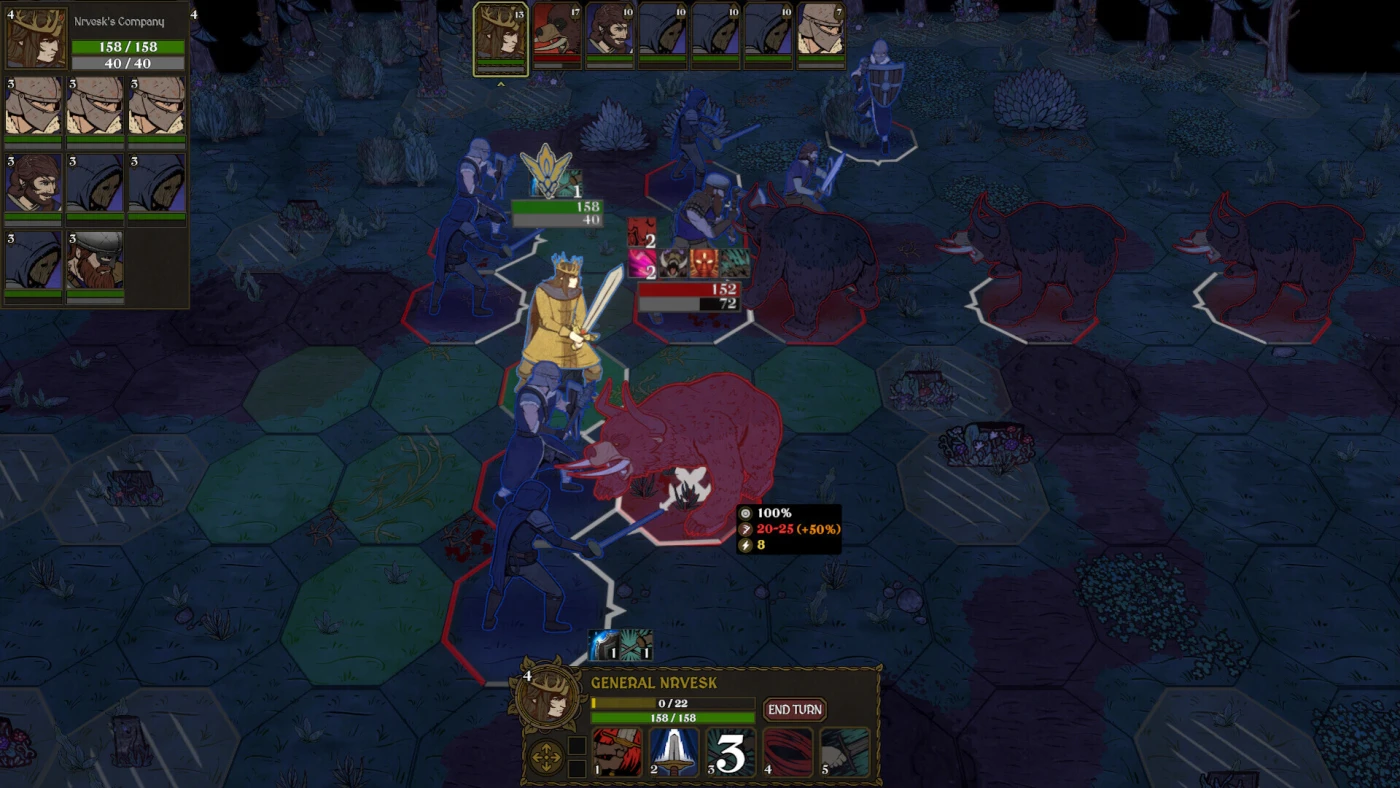Image resolution: width=1400 pixels, height=788 pixels.
Task: Choose the brown-bearded man in company roster
Action: 35,183
